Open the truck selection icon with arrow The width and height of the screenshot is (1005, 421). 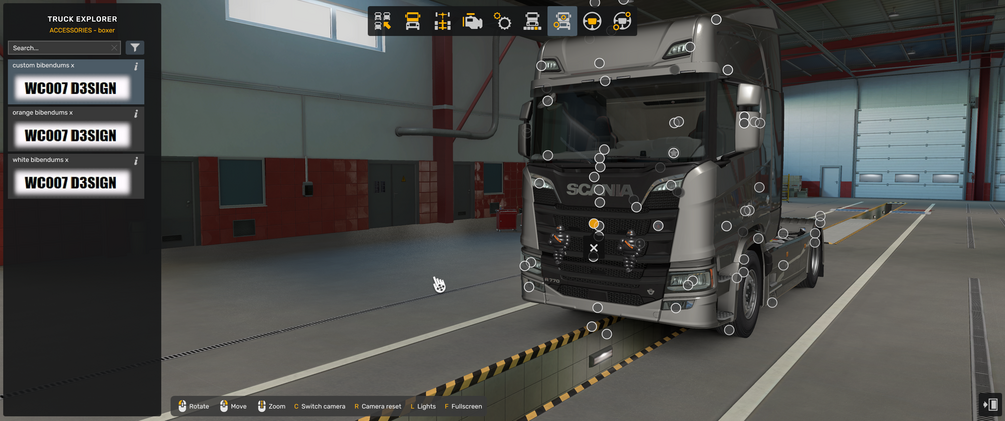coord(382,21)
